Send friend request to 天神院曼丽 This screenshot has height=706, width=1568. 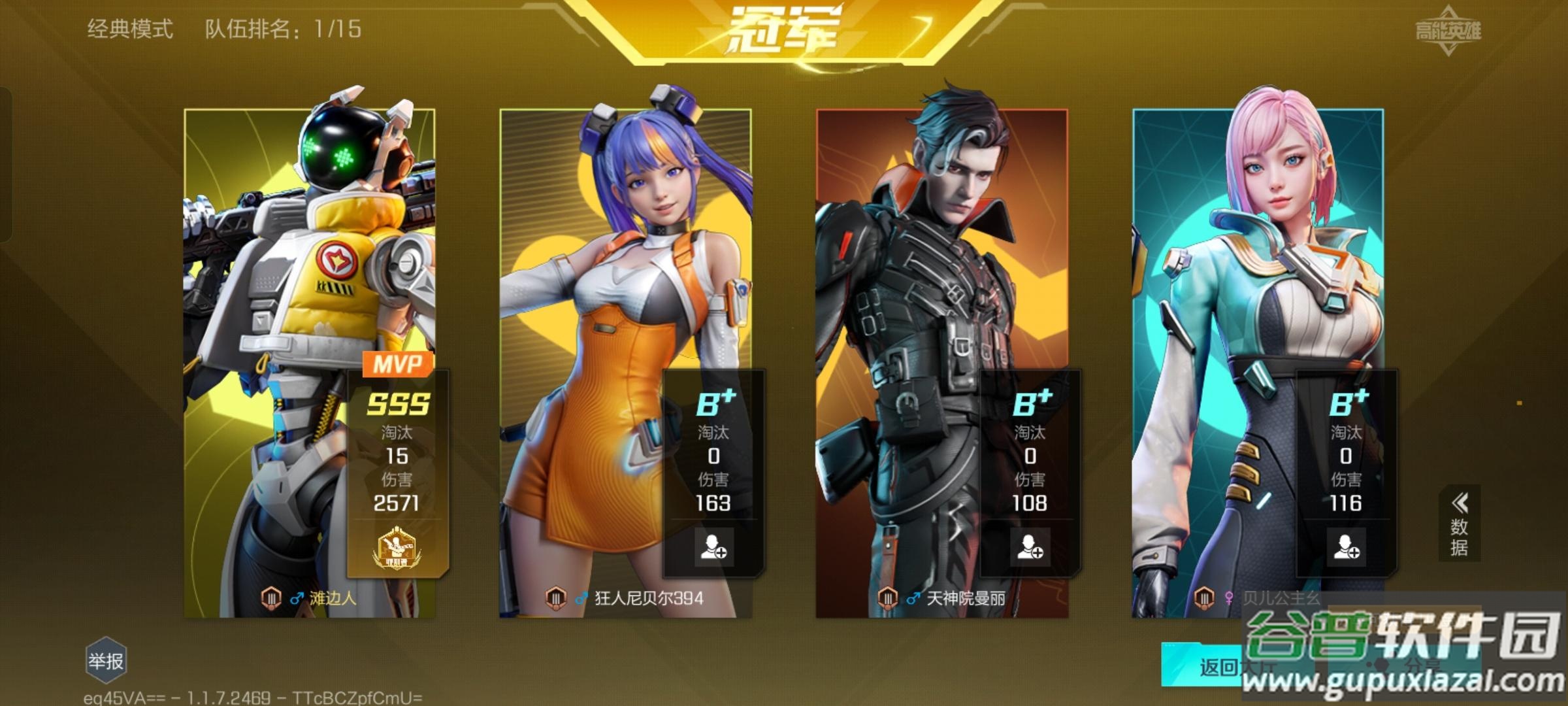click(1029, 547)
